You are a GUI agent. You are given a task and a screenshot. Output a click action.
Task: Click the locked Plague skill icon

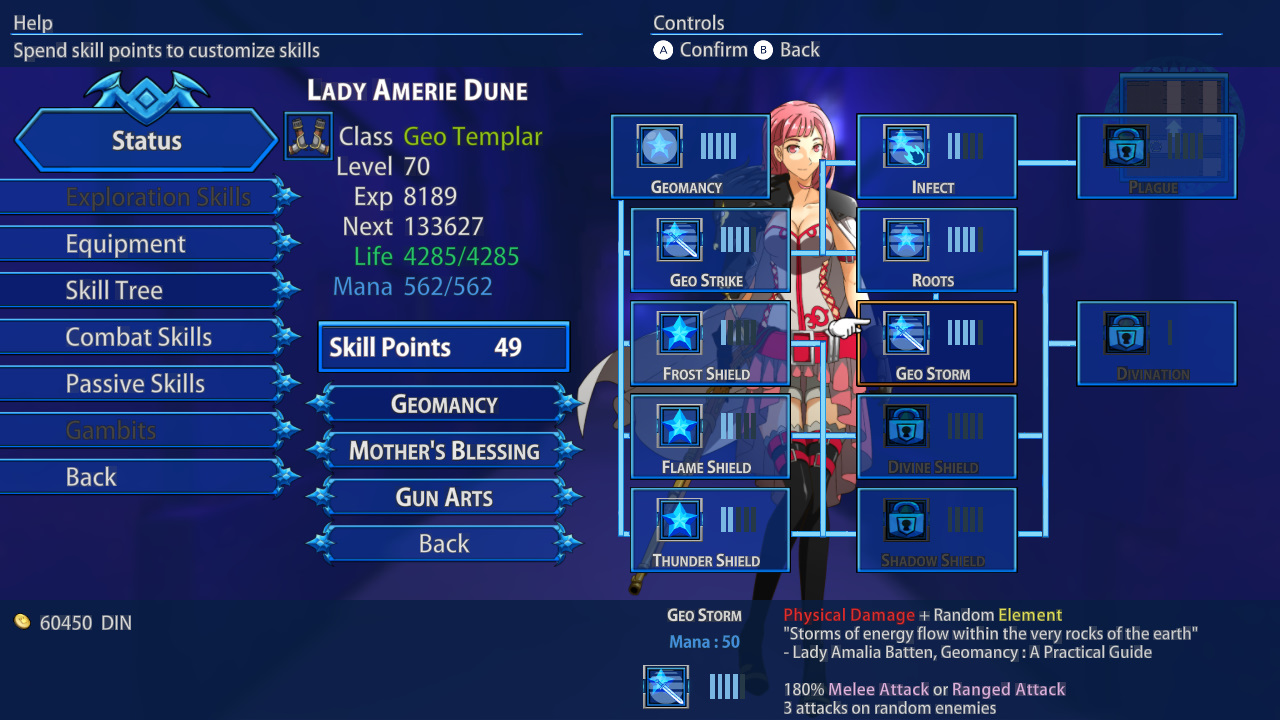pyautogui.click(x=1124, y=146)
